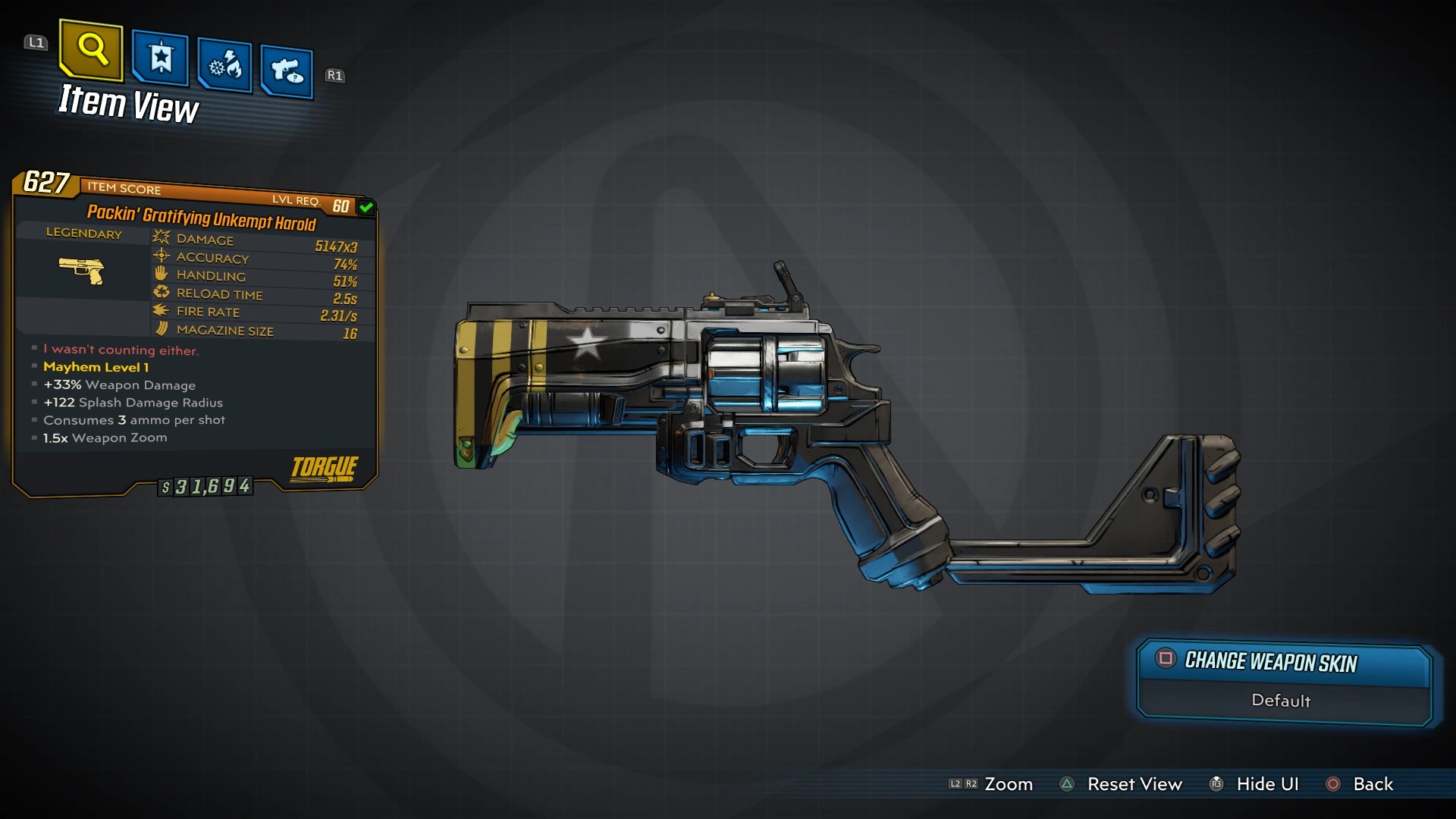Switch to the weapon question mark tab
Image resolution: width=1456 pixels, height=819 pixels.
tap(287, 72)
